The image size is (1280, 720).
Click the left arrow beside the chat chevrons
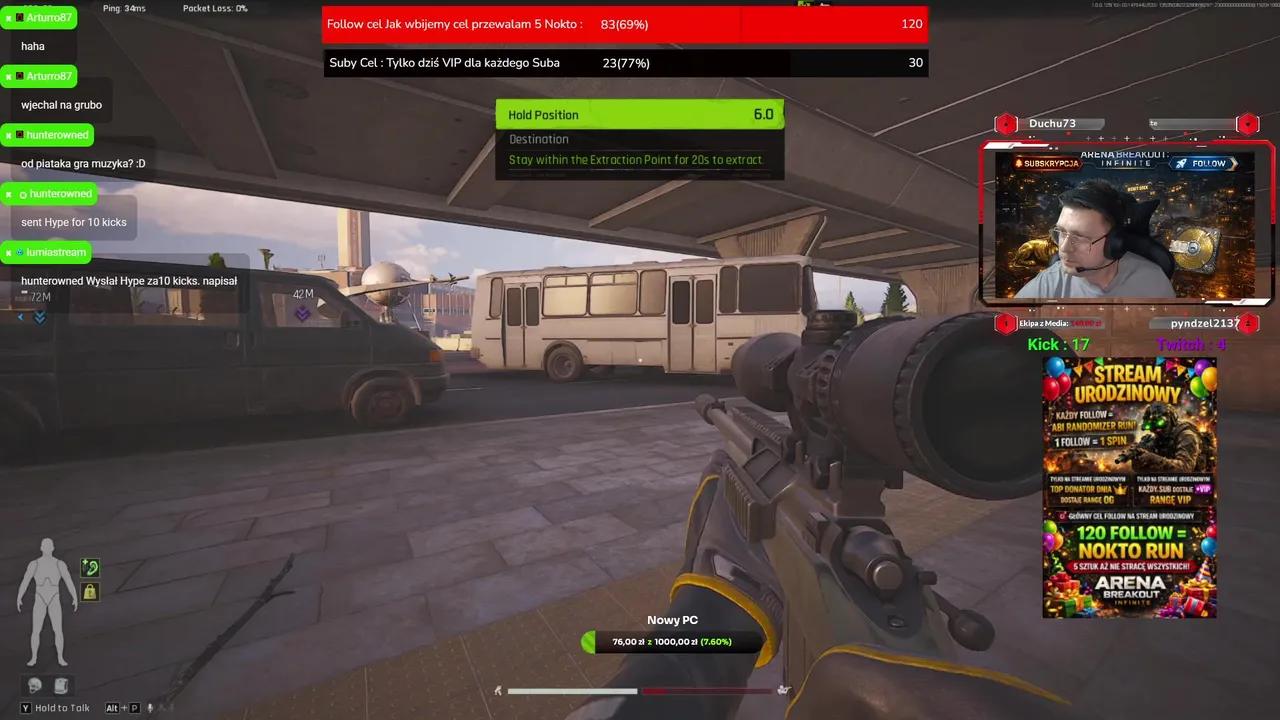(x=20, y=316)
